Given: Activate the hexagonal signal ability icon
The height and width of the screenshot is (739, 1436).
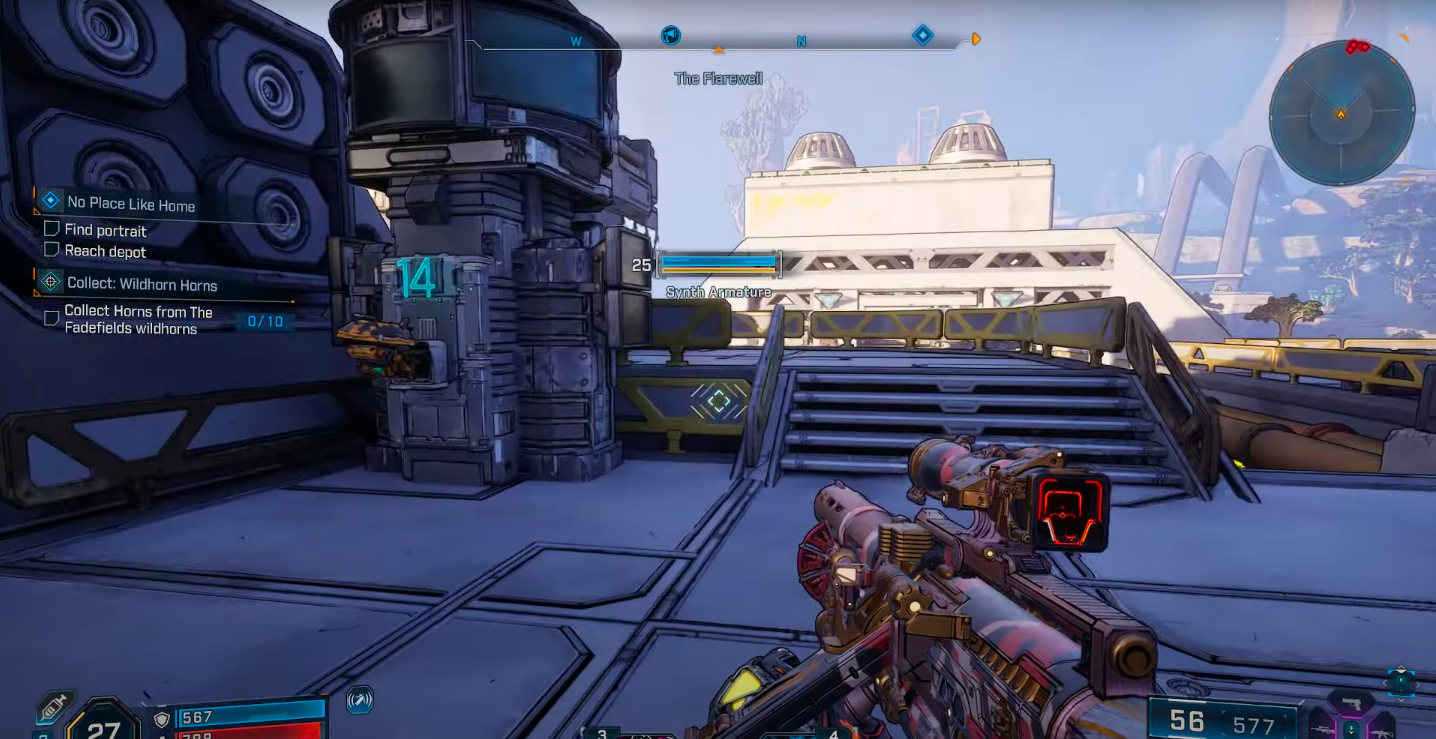Looking at the screenshot, I should [x=360, y=699].
